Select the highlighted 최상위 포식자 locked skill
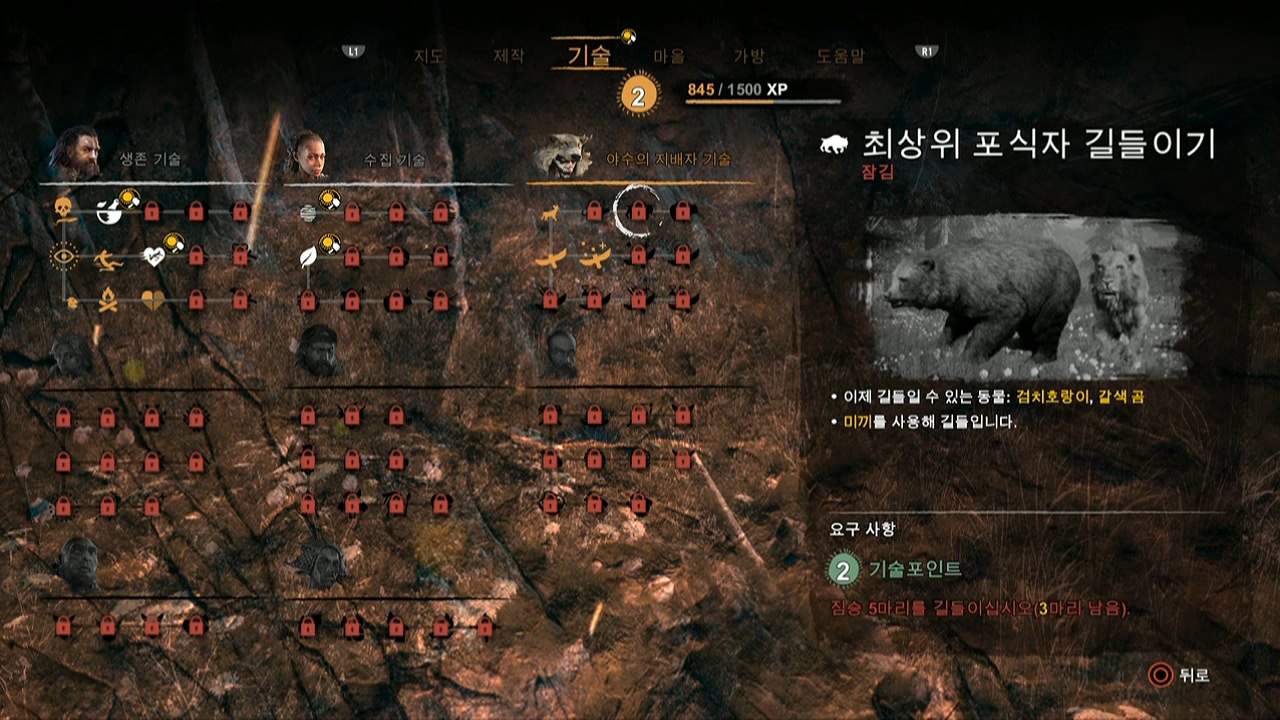Image resolution: width=1280 pixels, height=720 pixels. (x=638, y=212)
